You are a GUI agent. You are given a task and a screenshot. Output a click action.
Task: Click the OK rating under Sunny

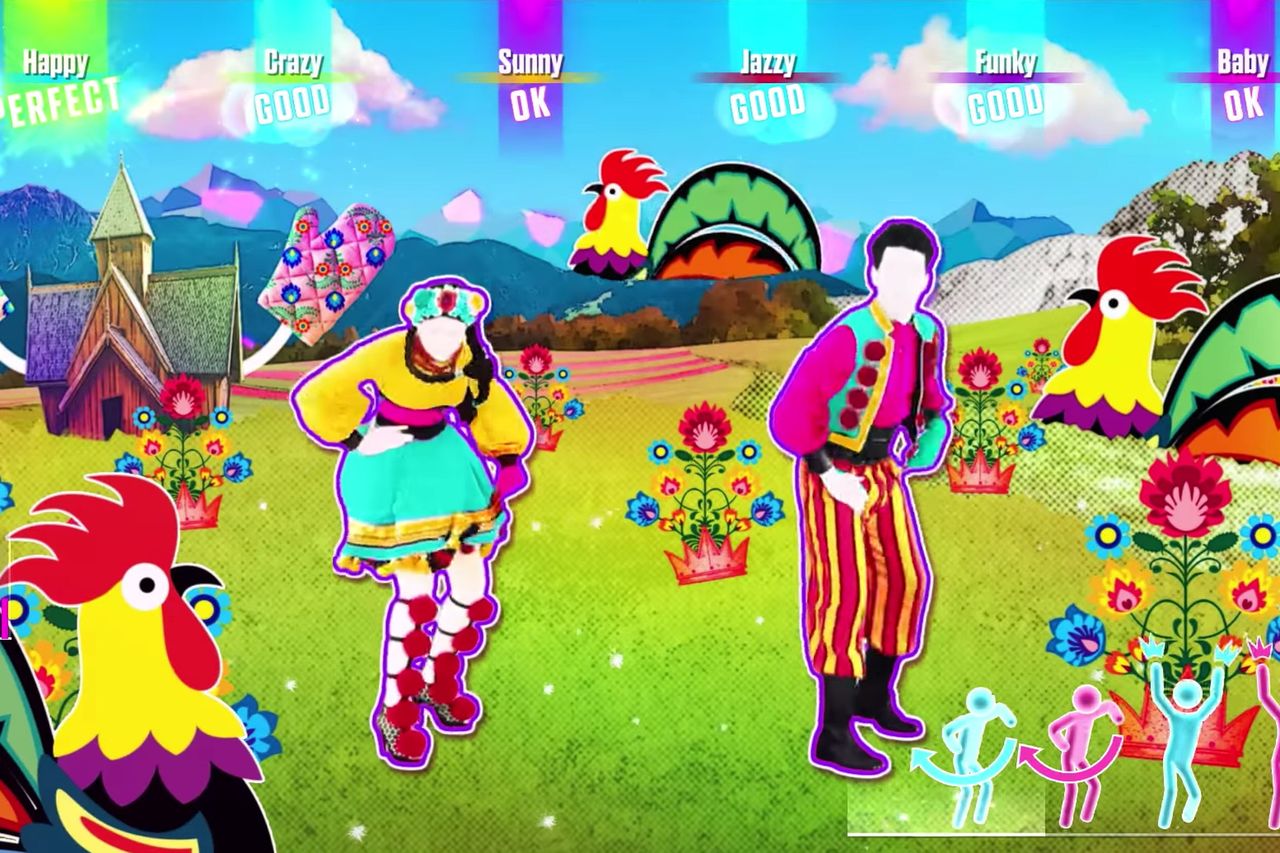pos(530,102)
